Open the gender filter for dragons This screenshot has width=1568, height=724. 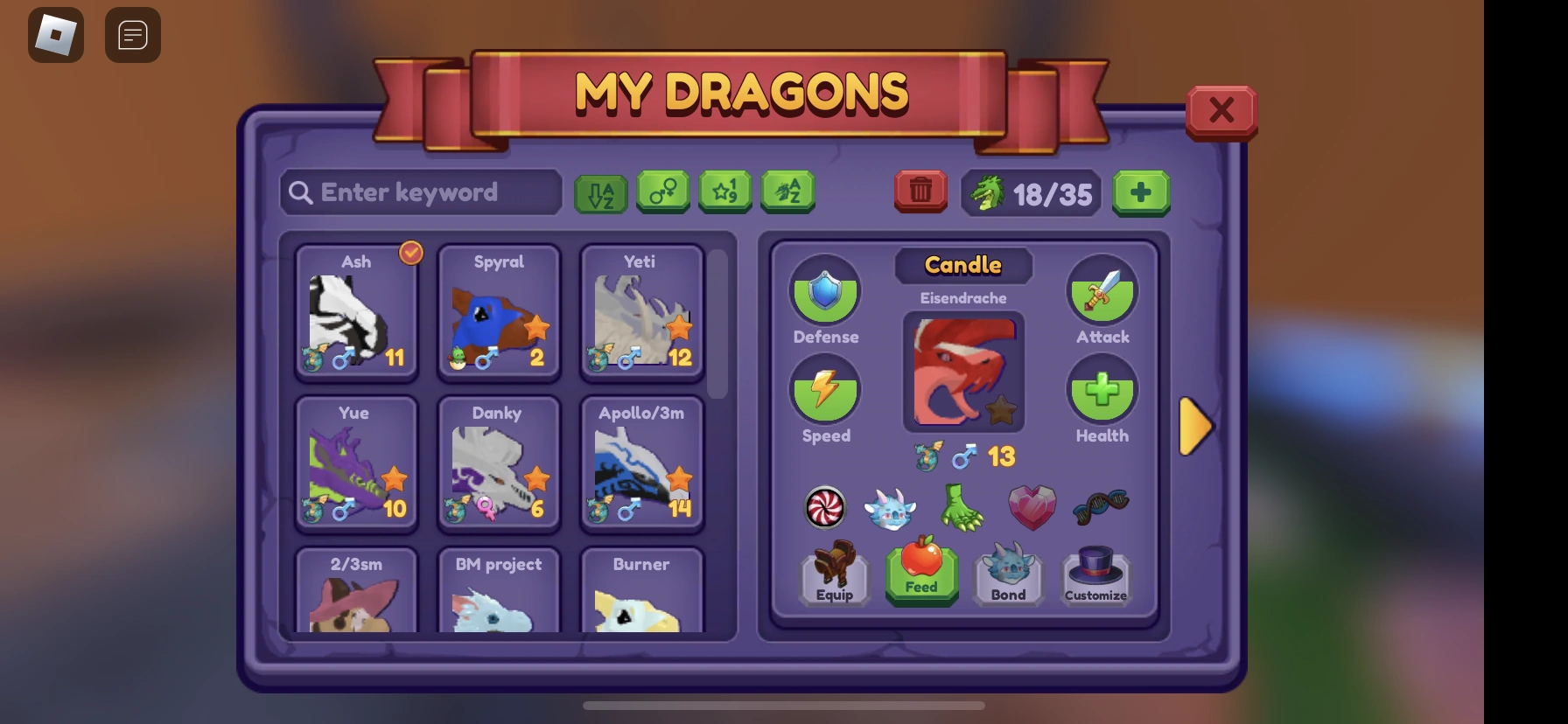click(662, 191)
